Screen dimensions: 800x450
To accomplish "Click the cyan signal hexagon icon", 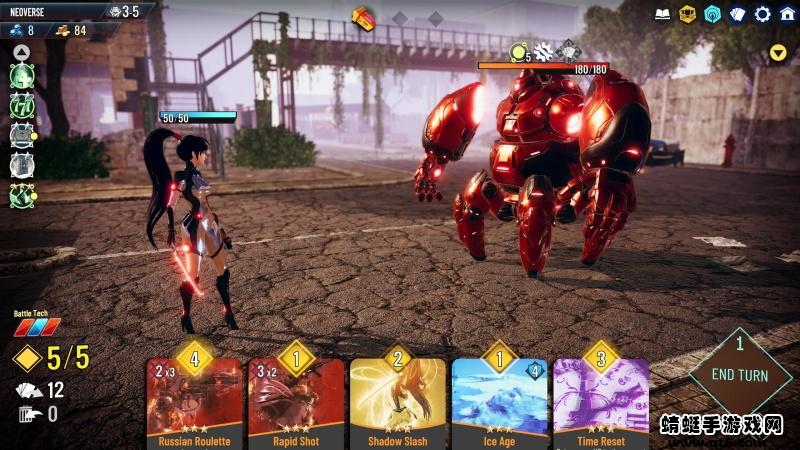I will (712, 14).
